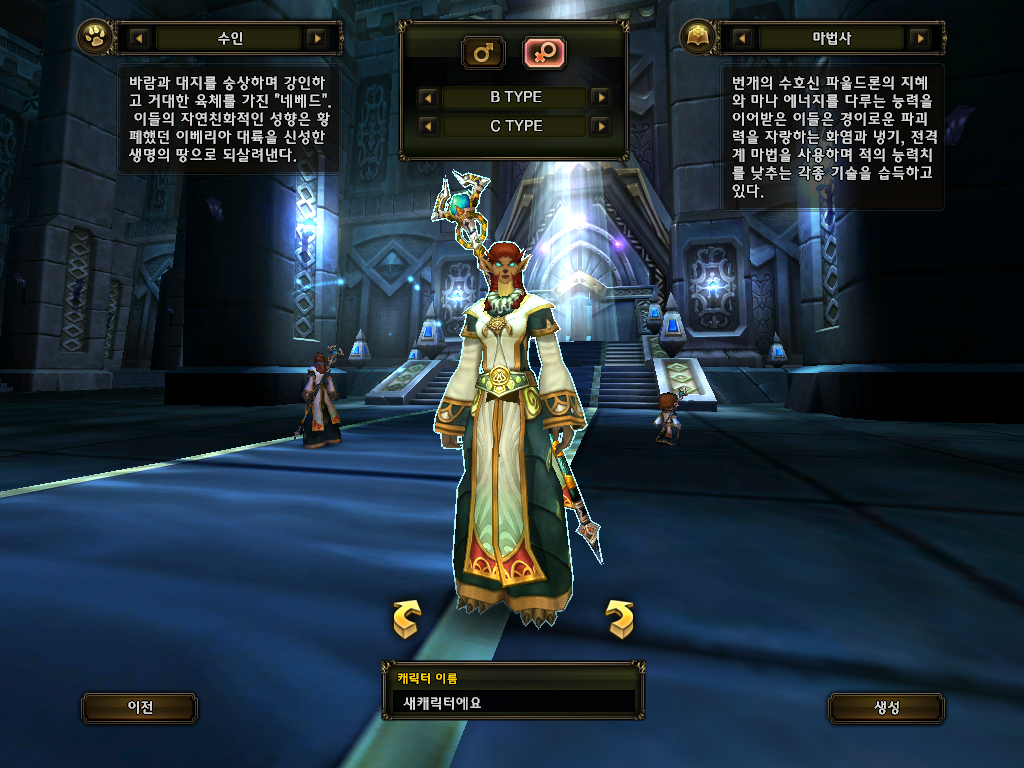Select previous class with left arrow beside 마법사

(x=742, y=39)
